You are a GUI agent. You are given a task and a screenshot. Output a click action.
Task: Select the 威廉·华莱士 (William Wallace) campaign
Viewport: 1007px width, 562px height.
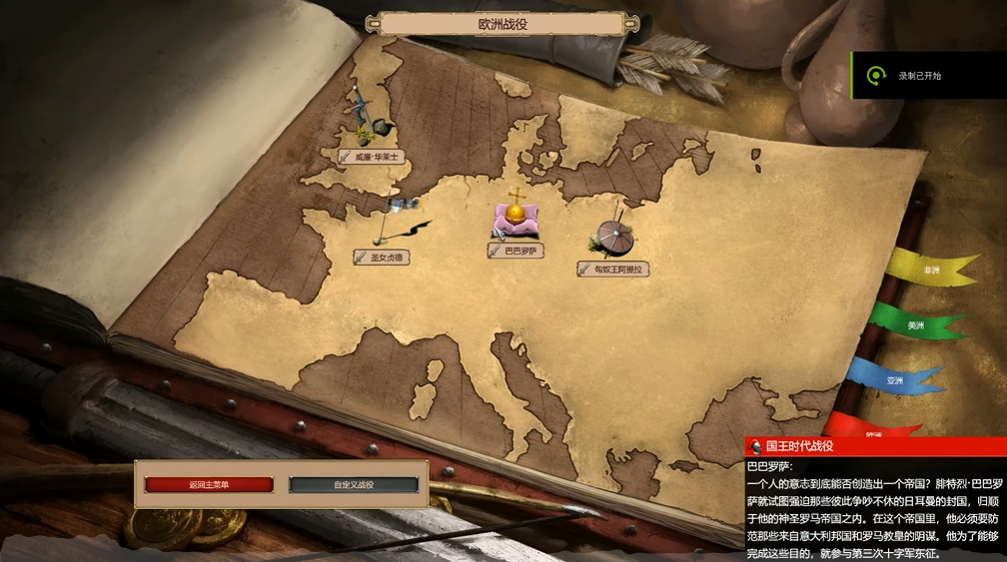click(375, 157)
